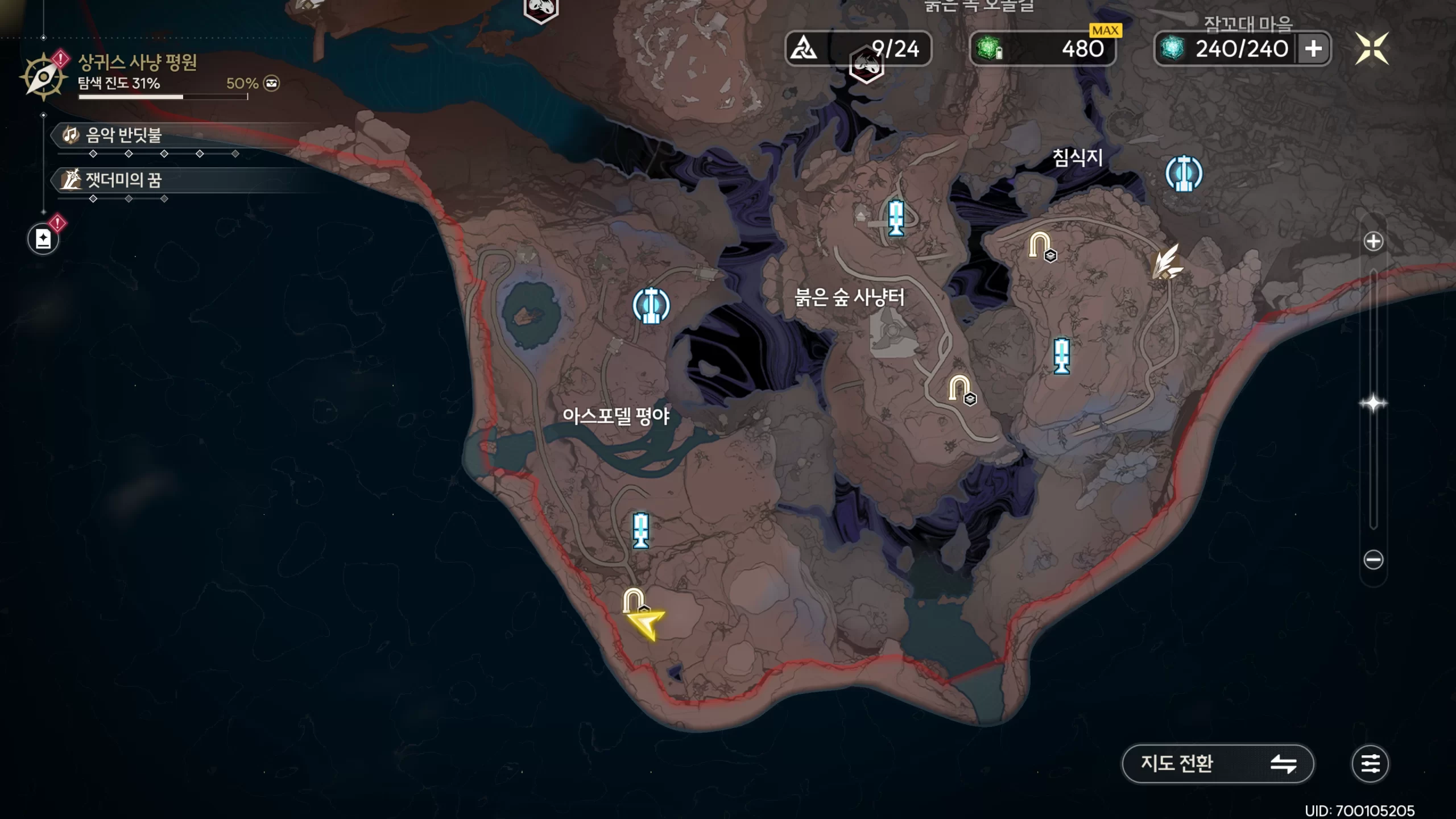Select the waypoint pillar above 붉은 숲 사냥터
Image resolution: width=1456 pixels, height=819 pixels.
(x=896, y=217)
